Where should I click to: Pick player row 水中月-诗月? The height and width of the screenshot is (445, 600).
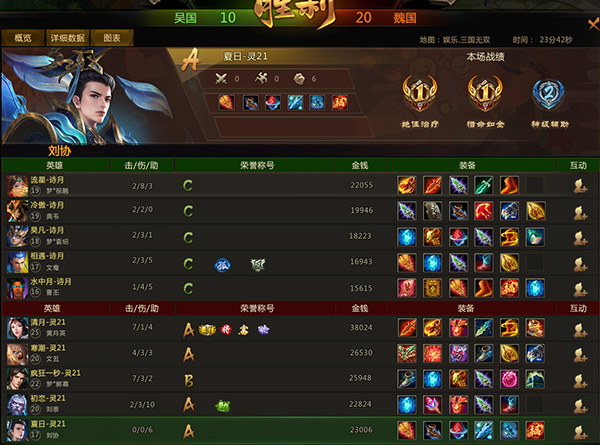45,288
